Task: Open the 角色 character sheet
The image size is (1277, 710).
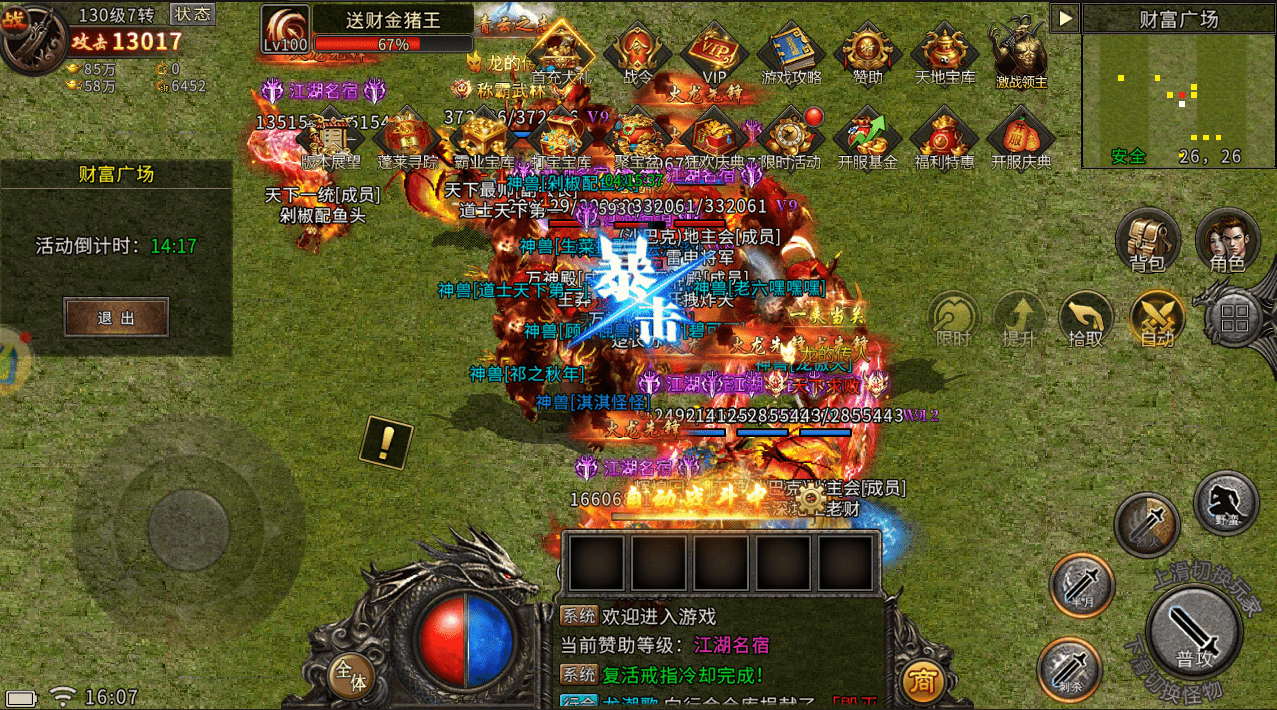Action: click(x=1227, y=242)
